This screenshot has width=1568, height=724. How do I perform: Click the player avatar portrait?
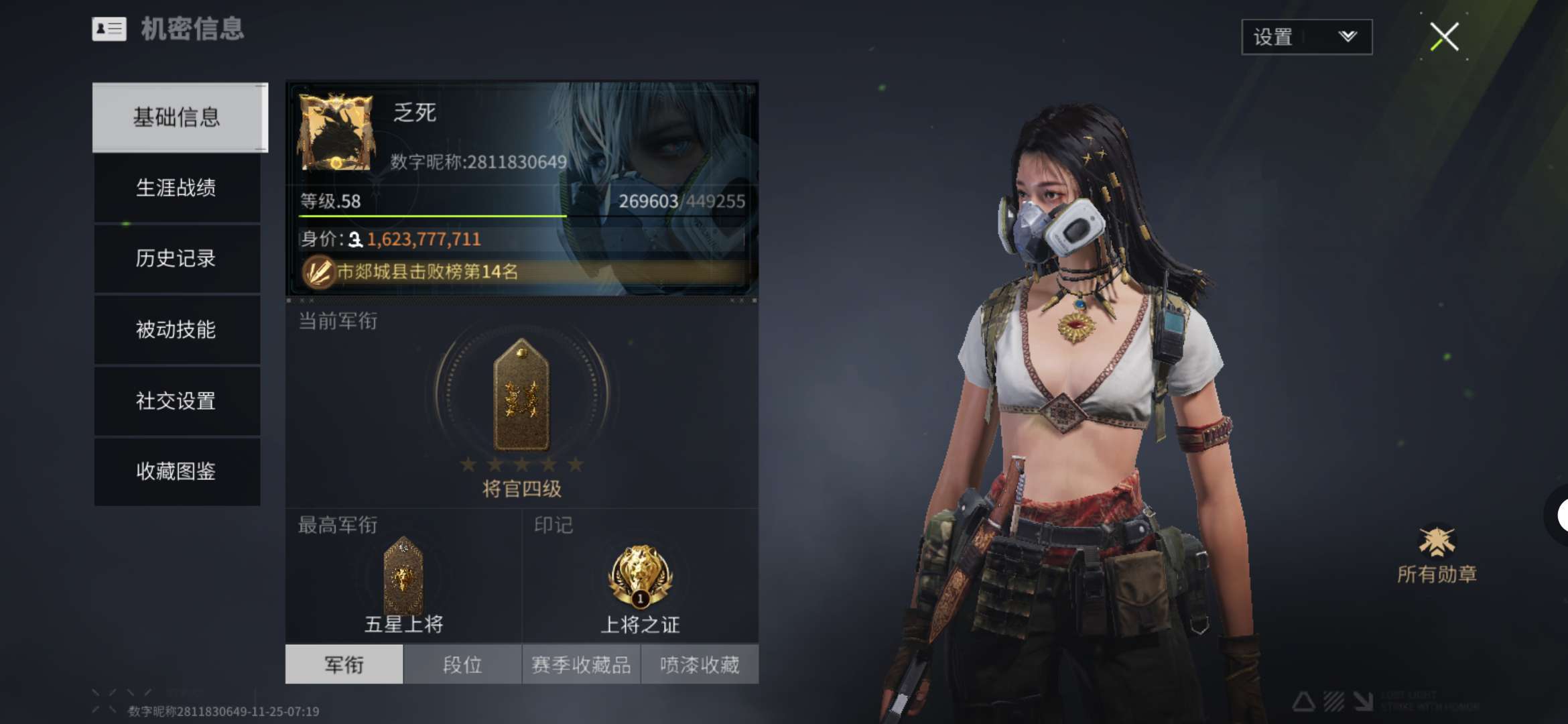[336, 131]
